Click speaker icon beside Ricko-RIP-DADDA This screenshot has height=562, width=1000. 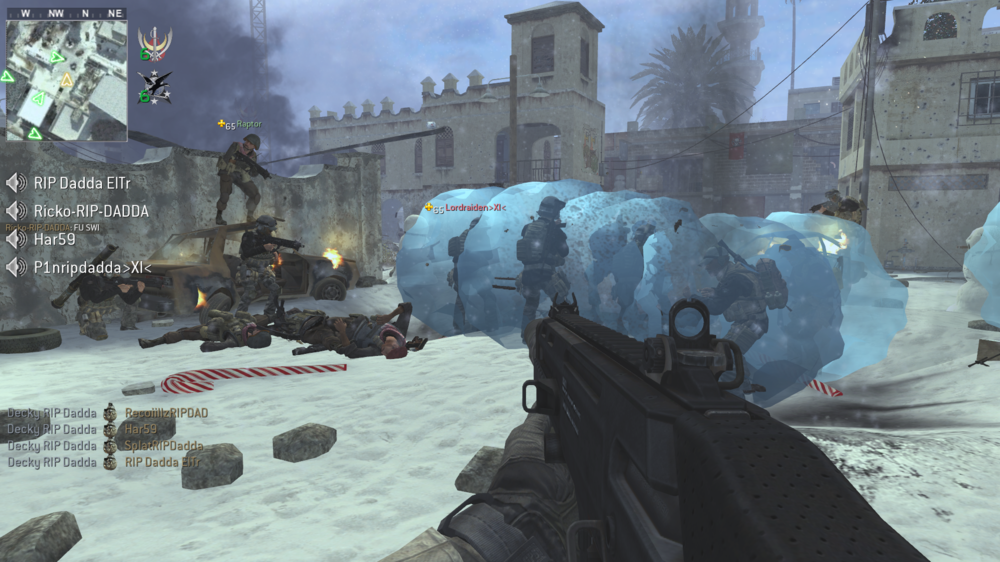coord(15,212)
